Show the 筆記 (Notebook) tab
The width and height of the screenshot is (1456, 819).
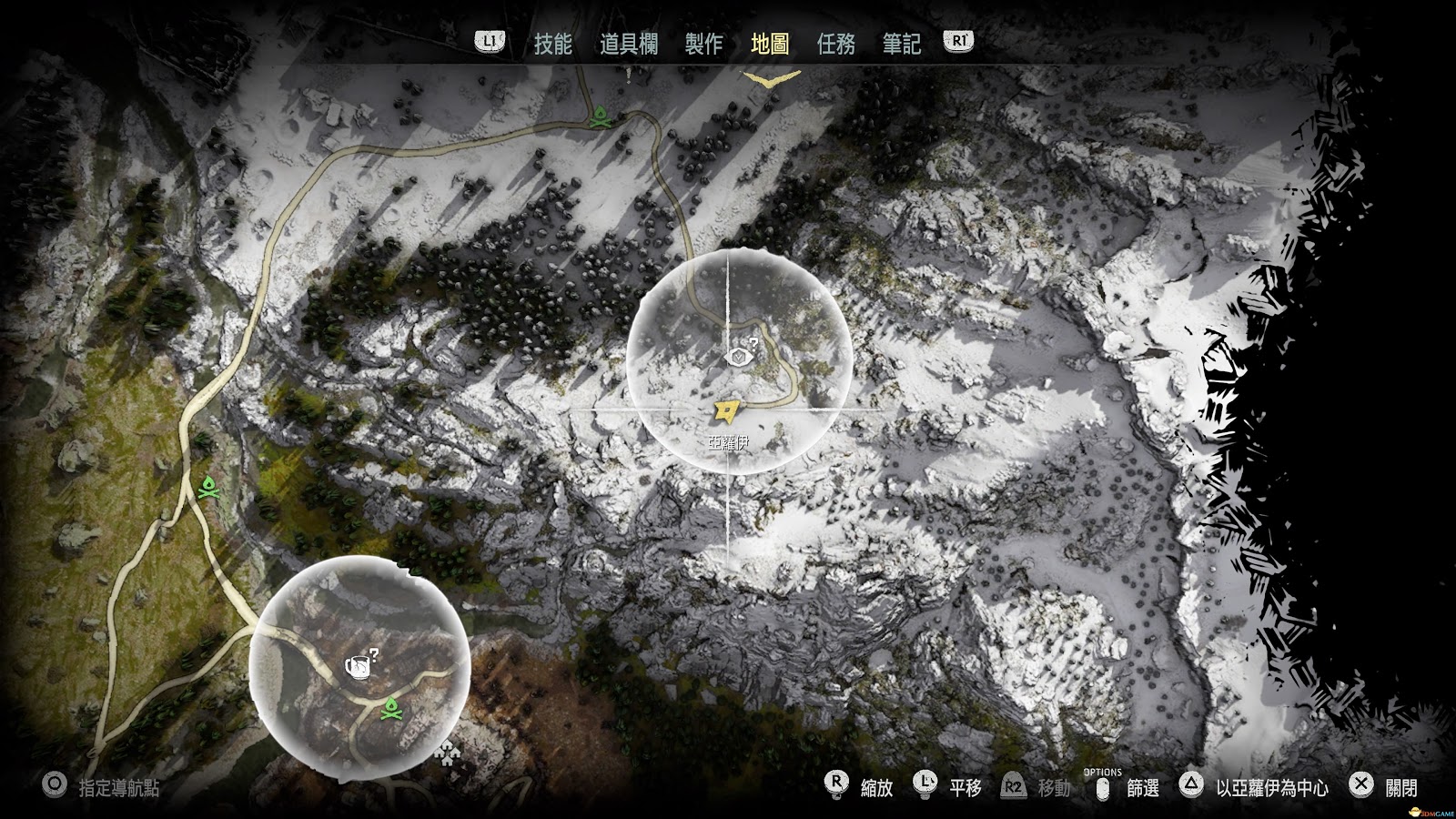(x=901, y=44)
